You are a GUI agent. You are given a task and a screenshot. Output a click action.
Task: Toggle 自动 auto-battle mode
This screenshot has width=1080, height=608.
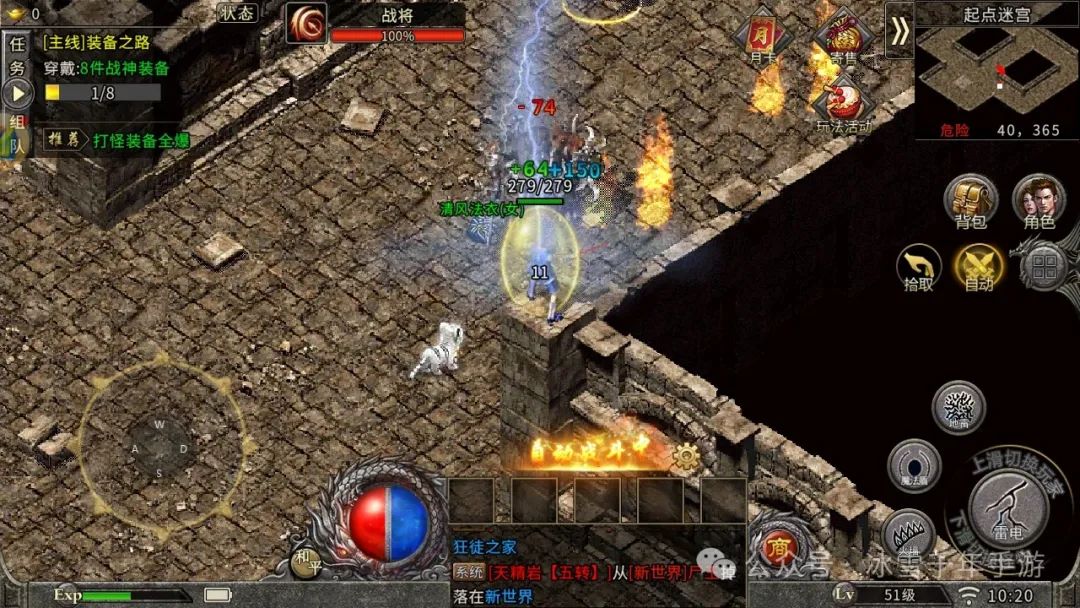[x=979, y=267]
